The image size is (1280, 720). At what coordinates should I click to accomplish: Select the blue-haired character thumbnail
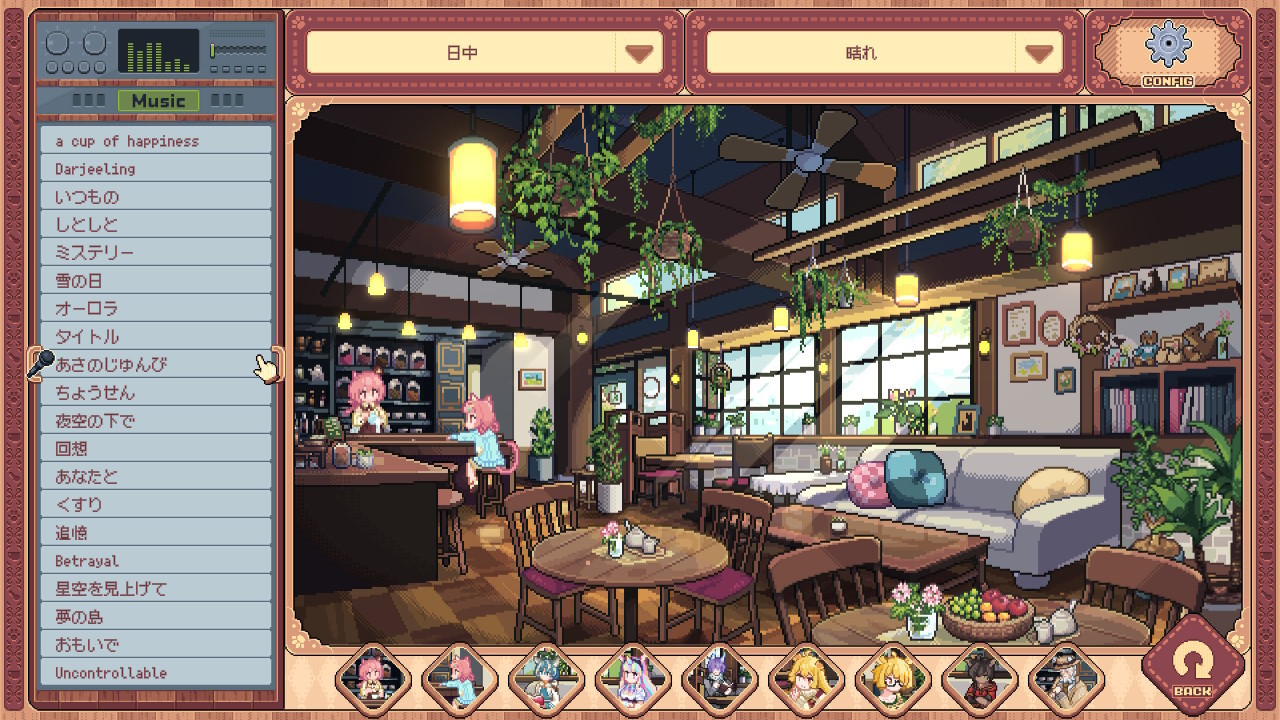(x=545, y=680)
